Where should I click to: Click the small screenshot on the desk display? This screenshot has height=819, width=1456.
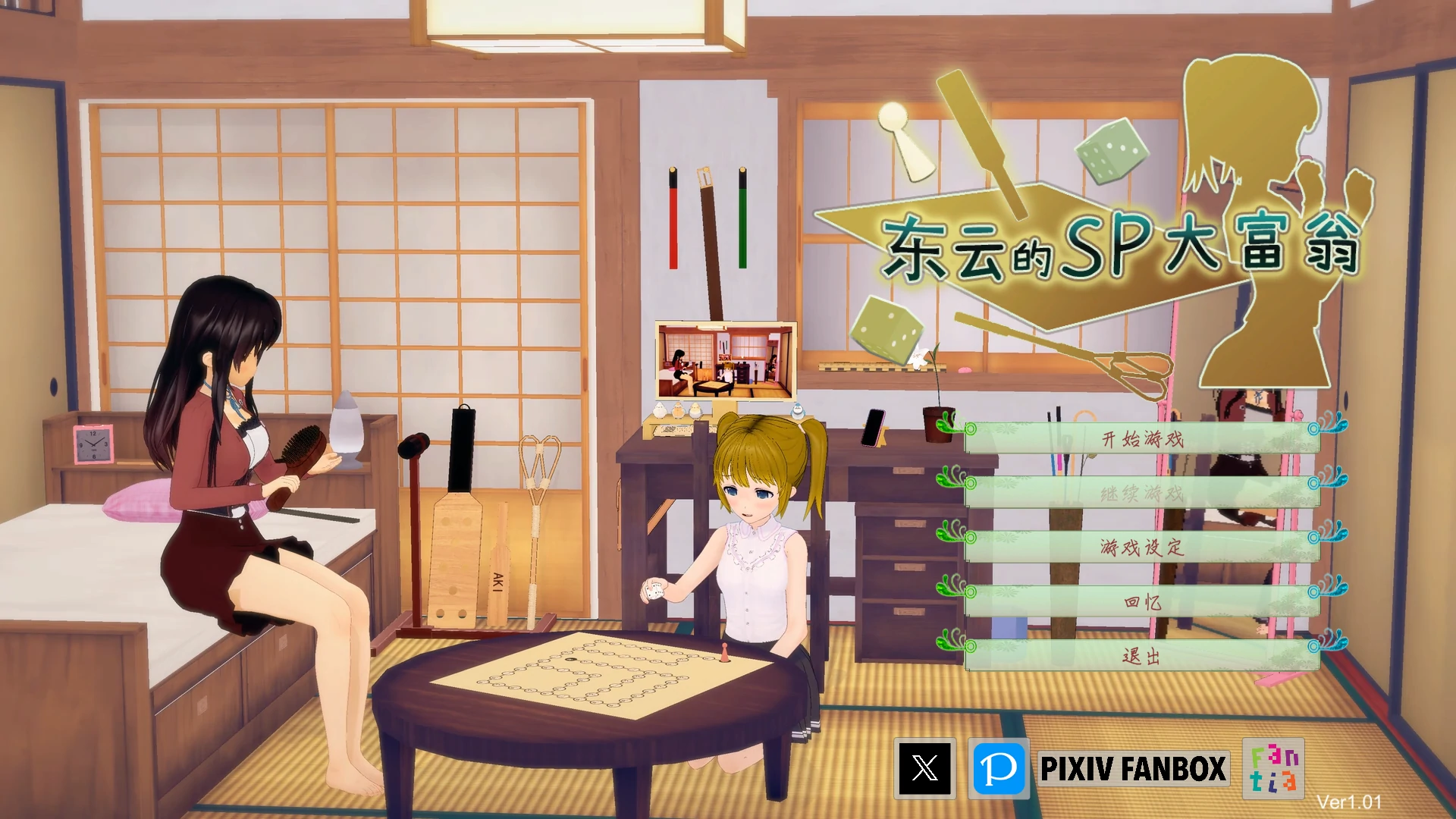click(726, 361)
